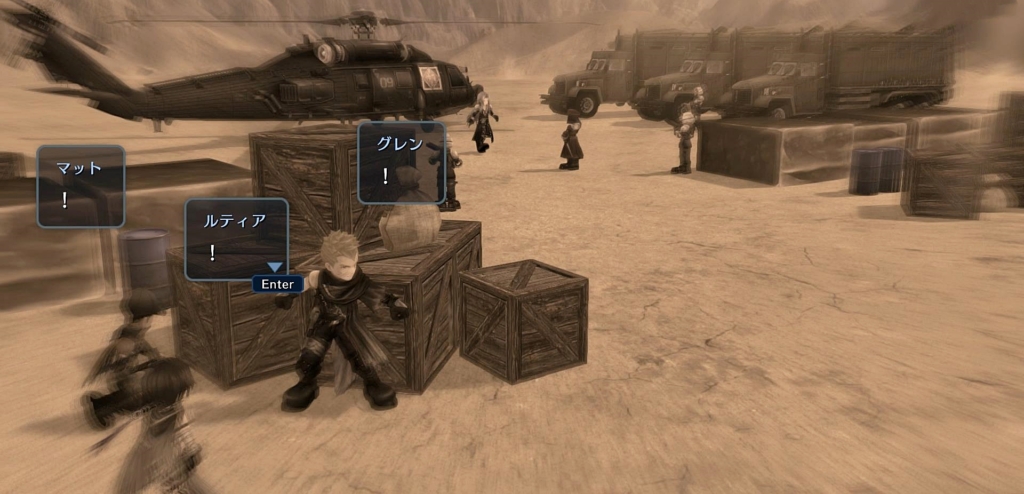This screenshot has height=494, width=1024.
Task: Select マット's speech bubble
Action: (x=81, y=186)
